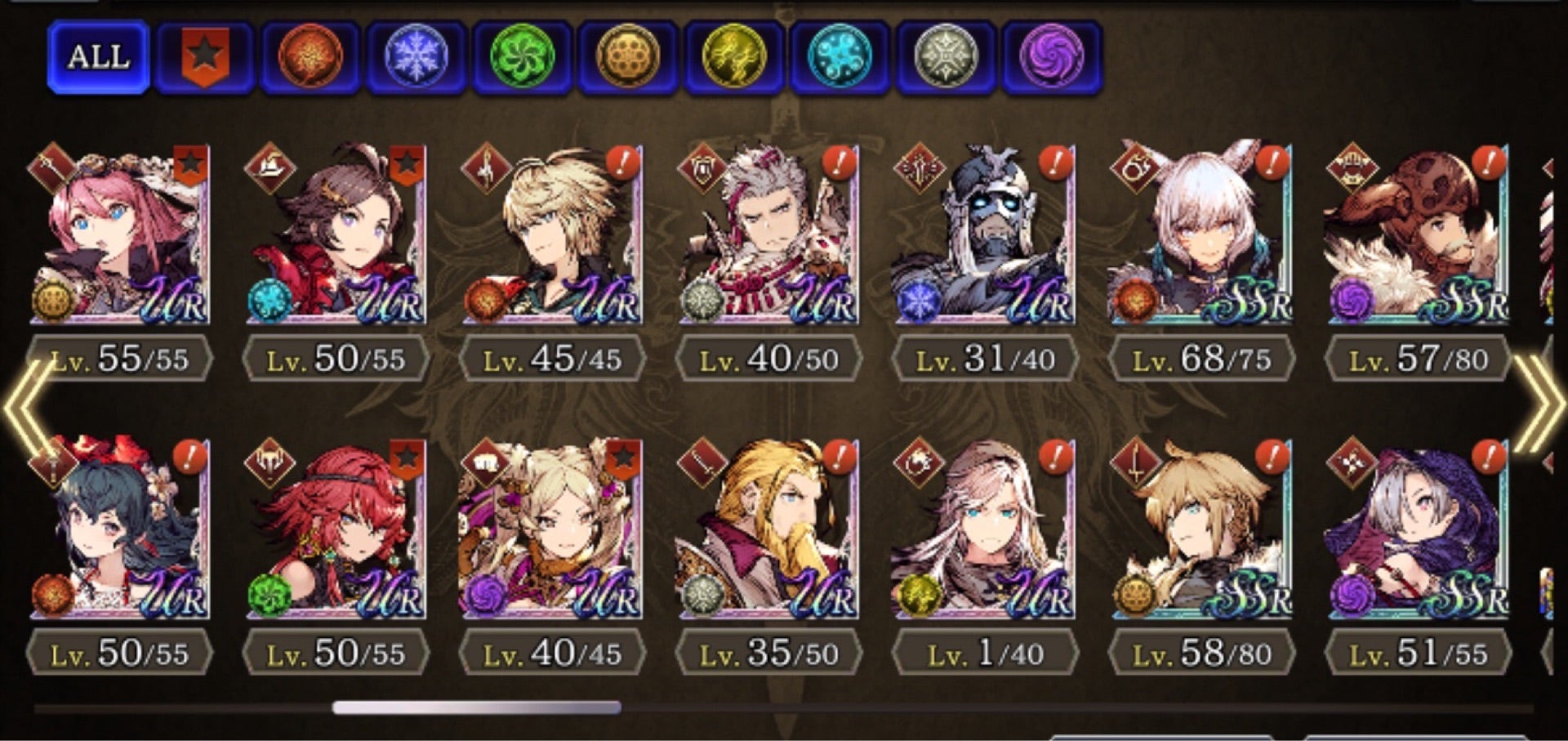1568x741 pixels.
Task: Filter by the purple Dark element
Action: tap(1052, 57)
